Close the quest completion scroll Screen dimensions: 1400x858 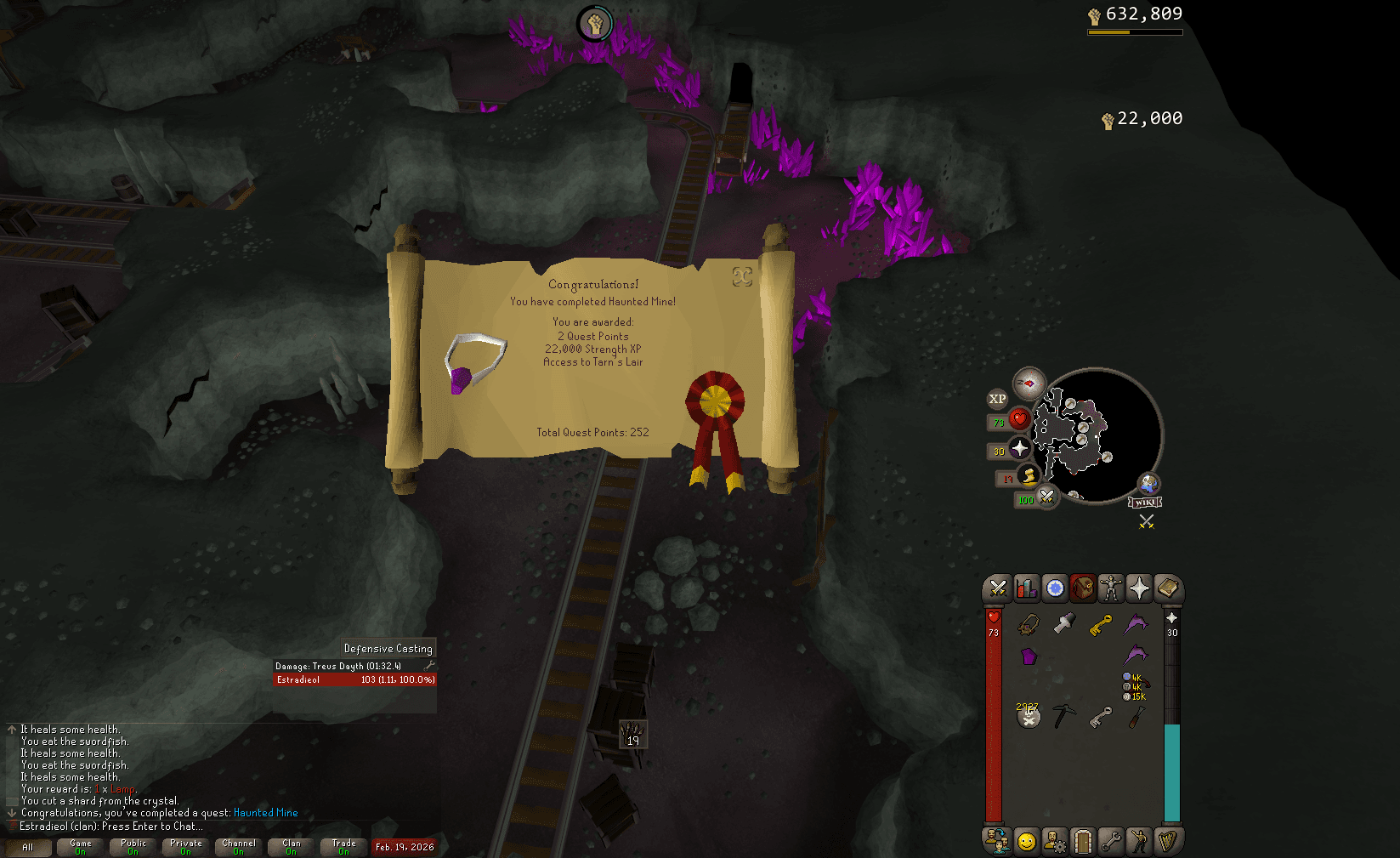point(742,276)
